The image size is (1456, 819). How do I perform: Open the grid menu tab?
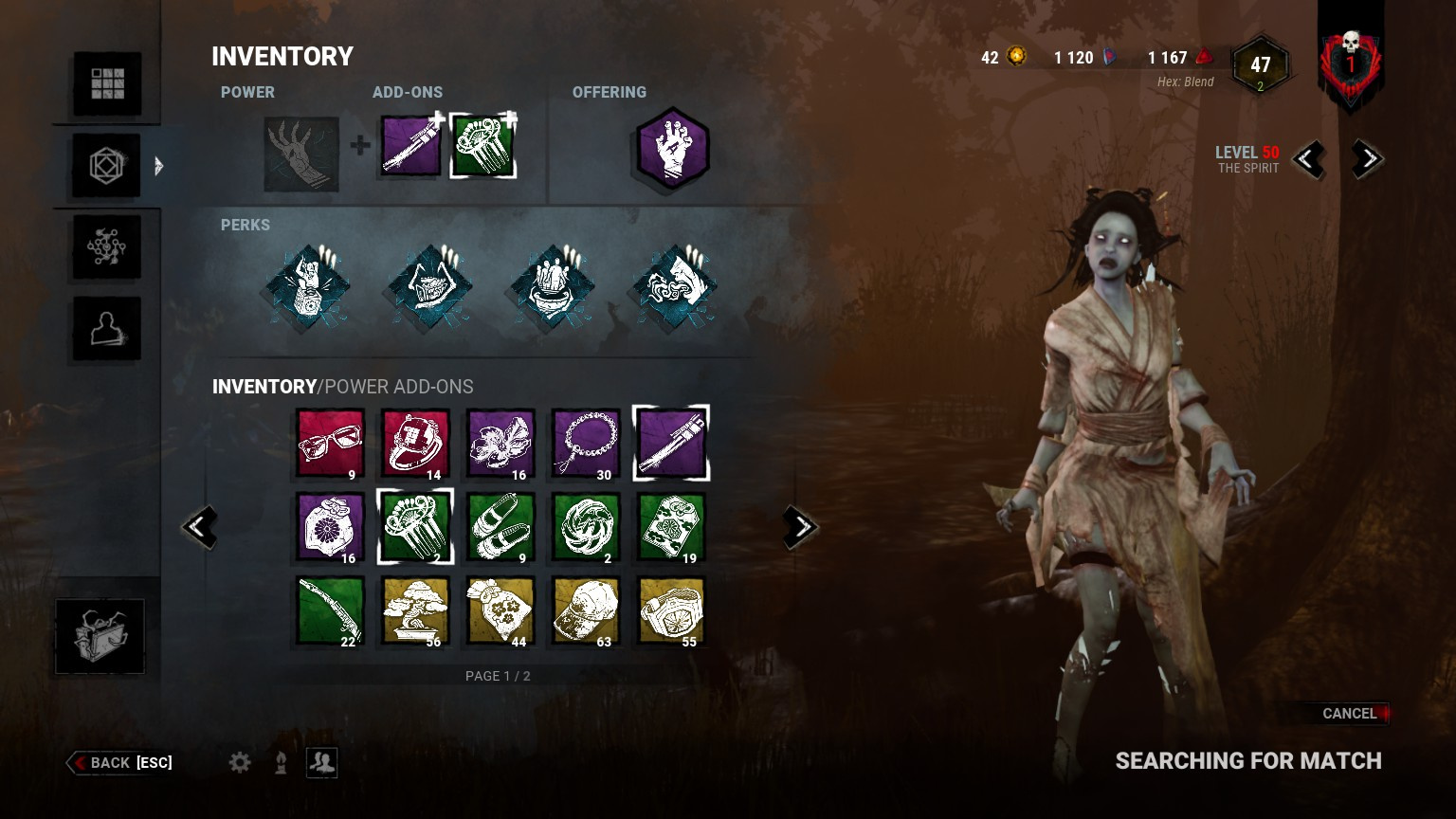107,83
